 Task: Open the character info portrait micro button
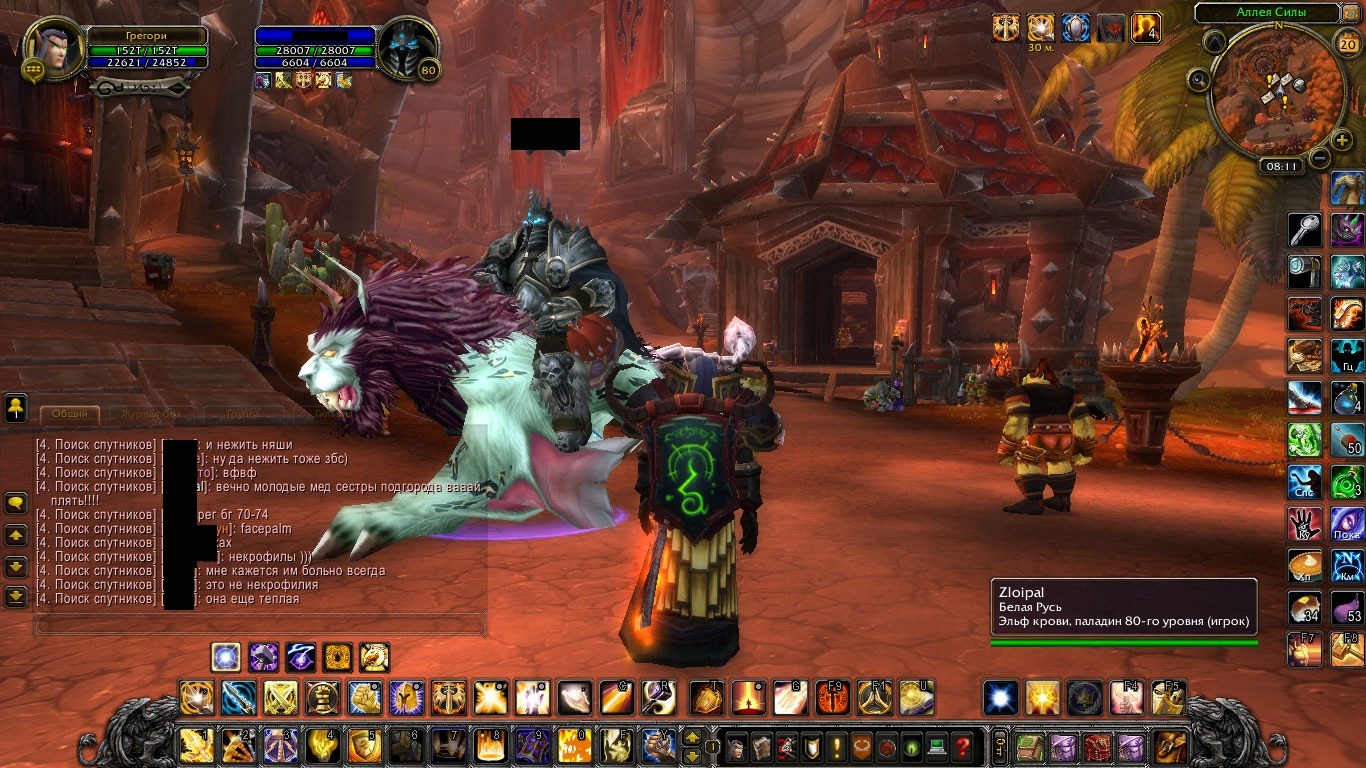coord(735,746)
